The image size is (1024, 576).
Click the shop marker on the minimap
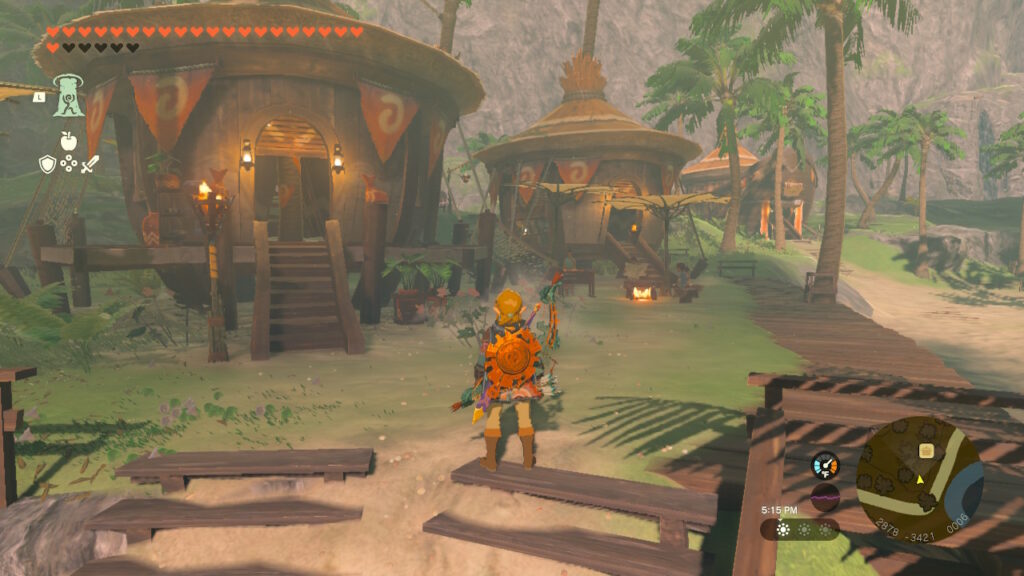(x=925, y=451)
